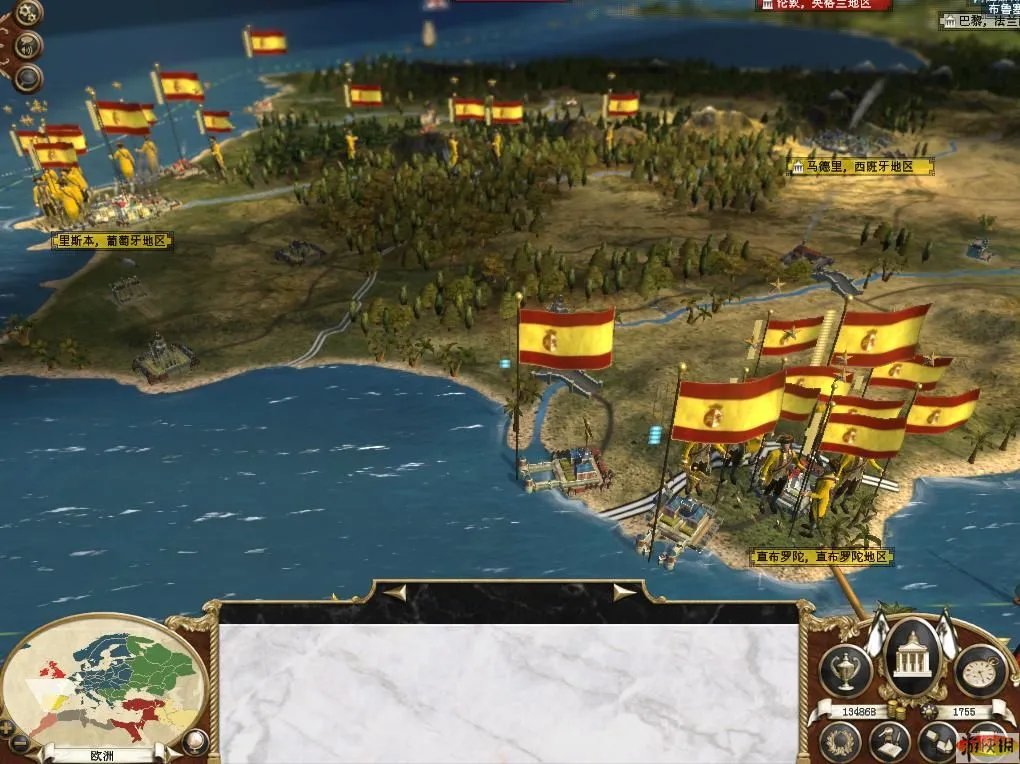This screenshot has width=1020, height=764.
Task: End turn with the pocket watch button
Action: pyautogui.click(x=980, y=670)
